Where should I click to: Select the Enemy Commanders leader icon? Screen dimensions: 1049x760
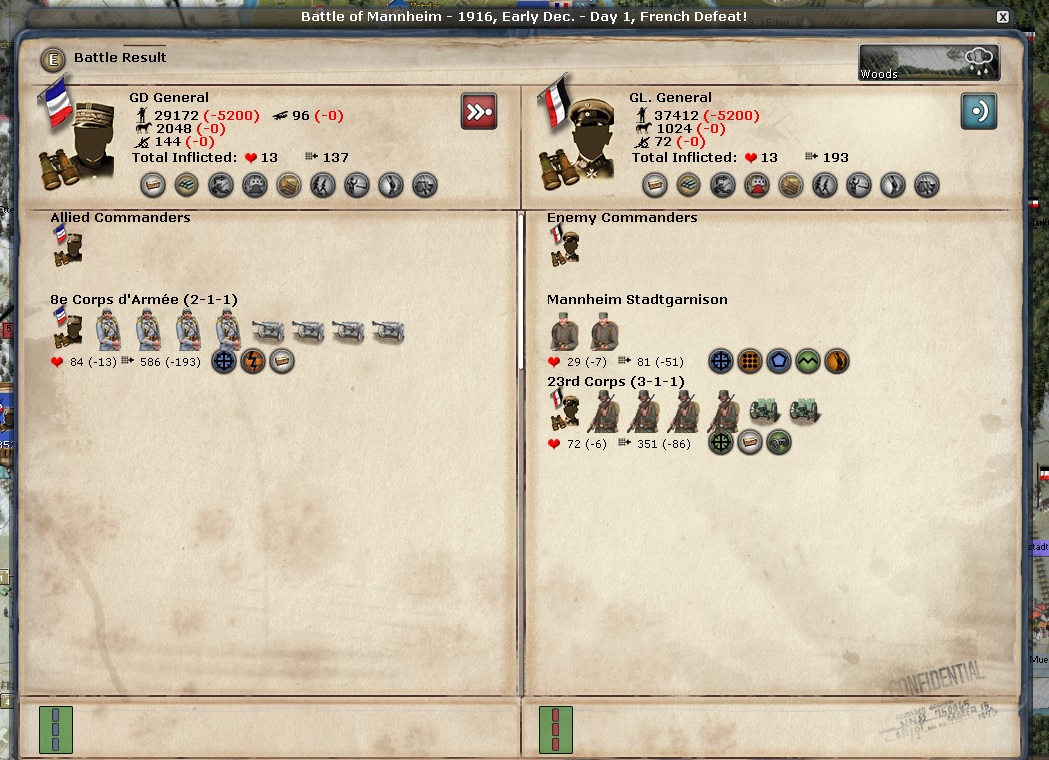point(566,246)
